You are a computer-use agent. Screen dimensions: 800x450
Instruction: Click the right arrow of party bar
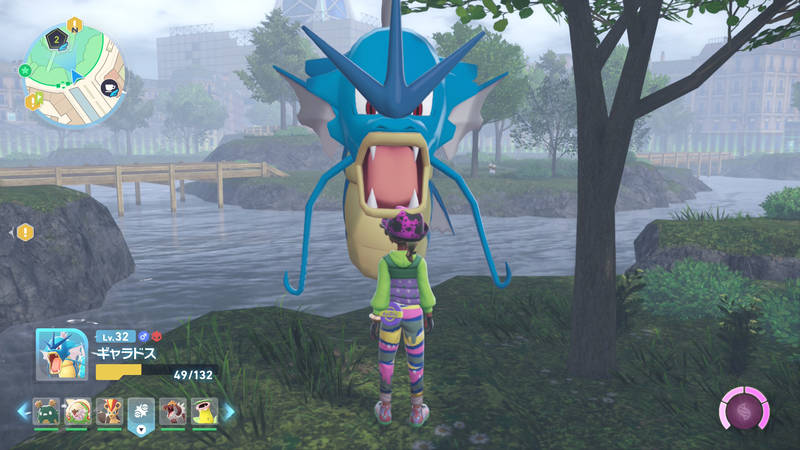[229, 411]
